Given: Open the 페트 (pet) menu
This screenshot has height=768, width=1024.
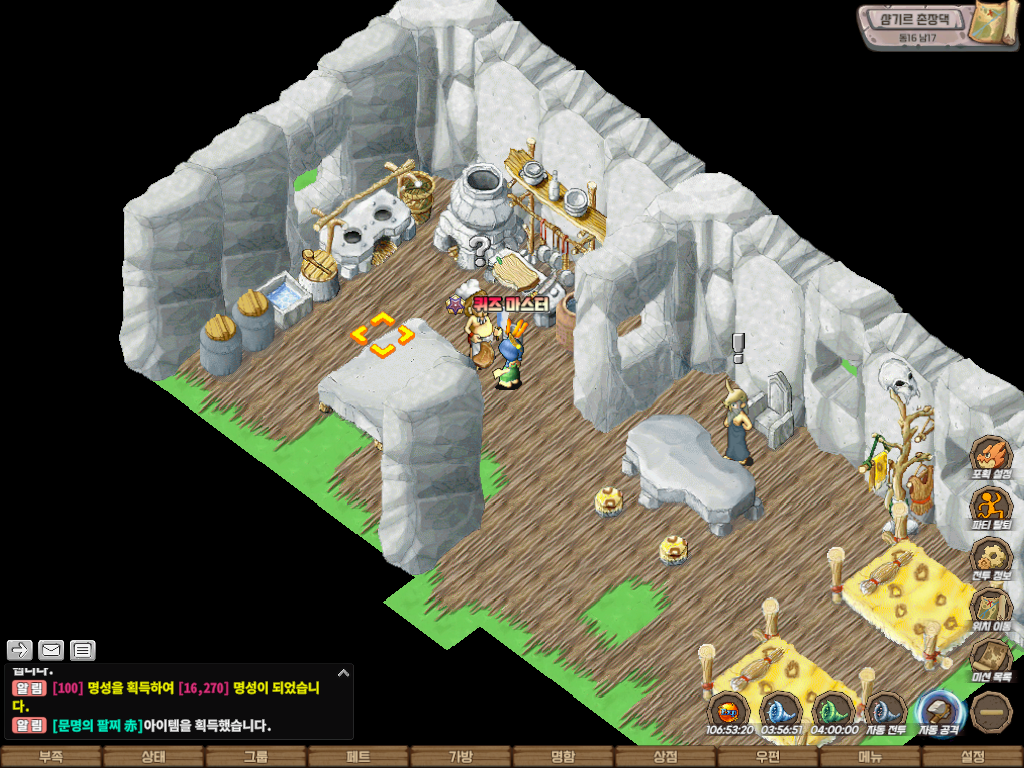Looking at the screenshot, I should pyautogui.click(x=358, y=757).
